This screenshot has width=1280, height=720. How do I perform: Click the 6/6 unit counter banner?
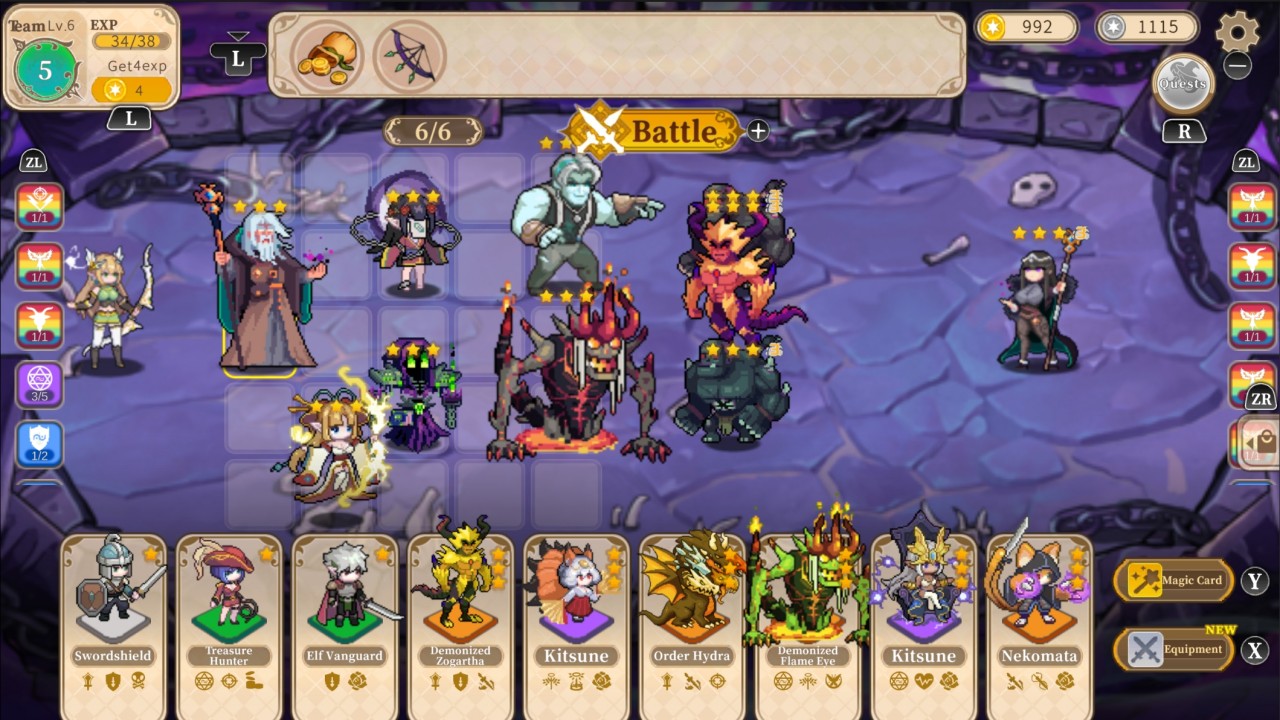[x=433, y=130]
